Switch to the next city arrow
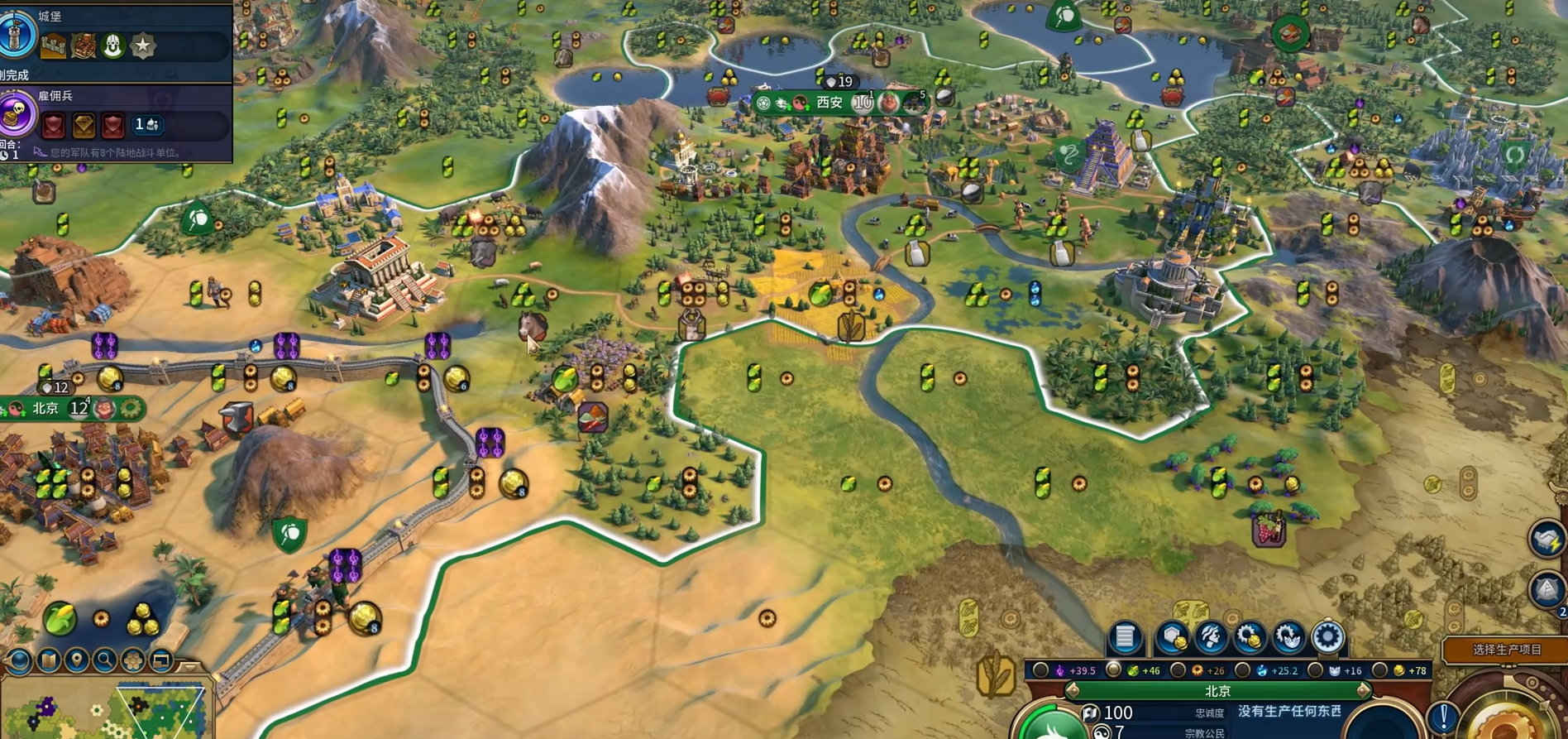This screenshot has height=739, width=1568. pyautogui.click(x=1363, y=690)
